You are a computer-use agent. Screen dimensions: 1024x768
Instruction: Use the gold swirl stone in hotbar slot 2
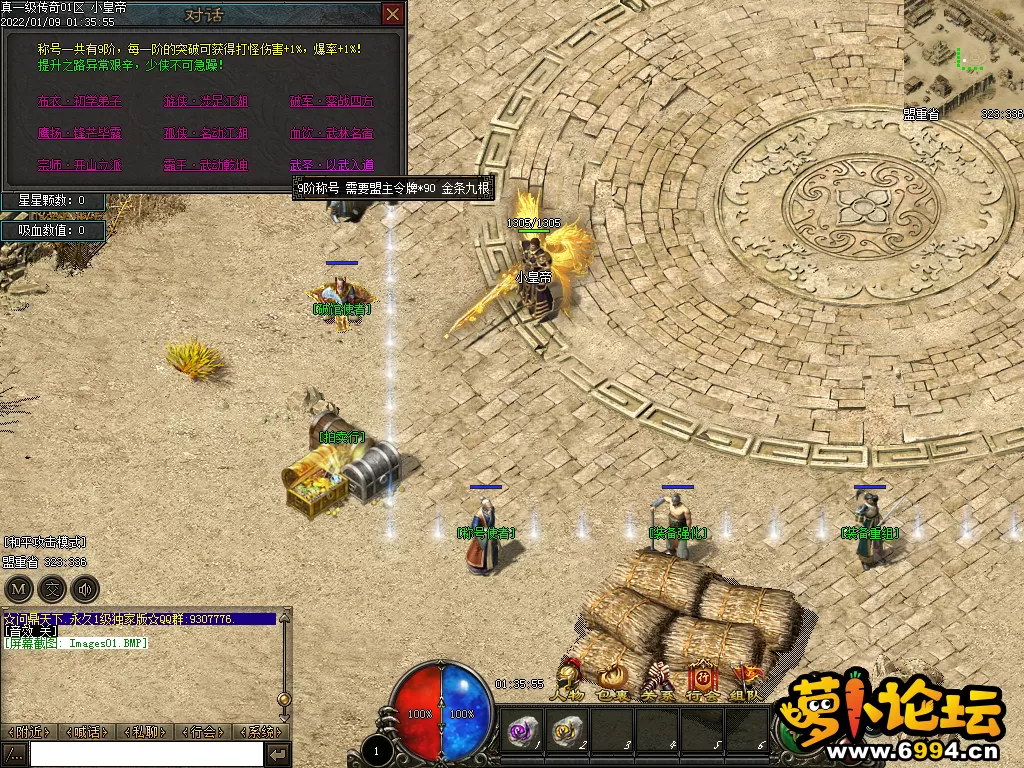point(568,731)
